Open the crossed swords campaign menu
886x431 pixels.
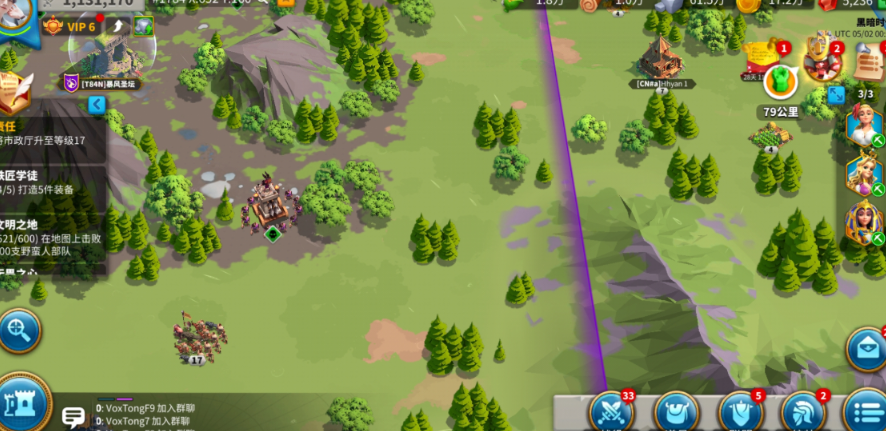pos(612,412)
